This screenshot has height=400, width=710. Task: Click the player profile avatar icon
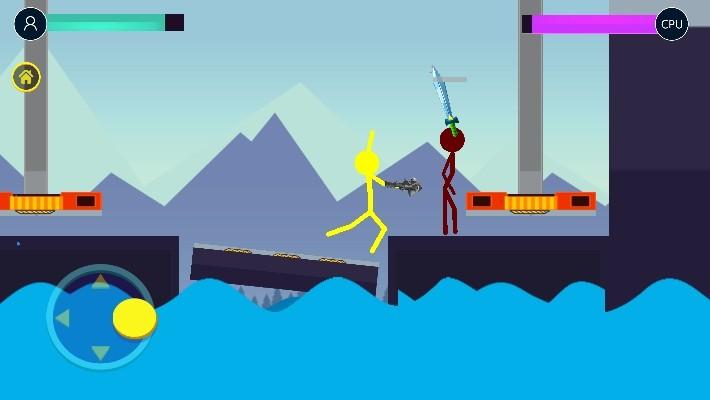point(31,23)
